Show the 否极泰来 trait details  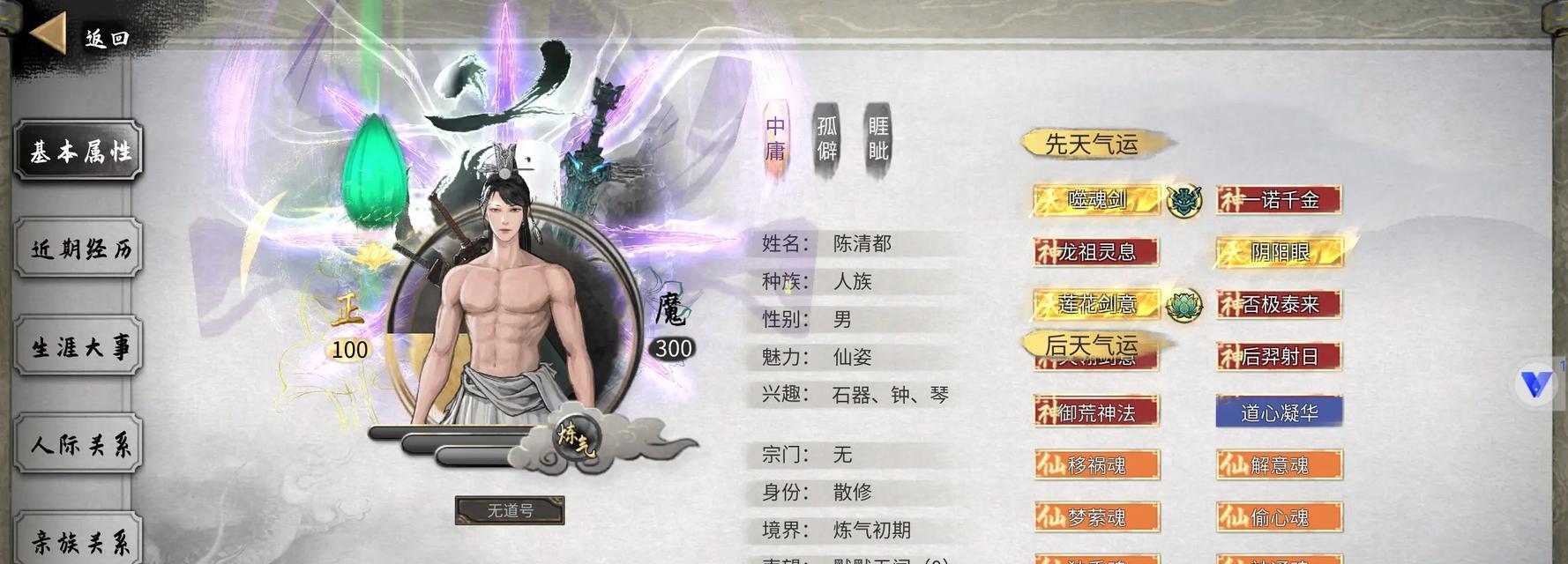point(1280,305)
